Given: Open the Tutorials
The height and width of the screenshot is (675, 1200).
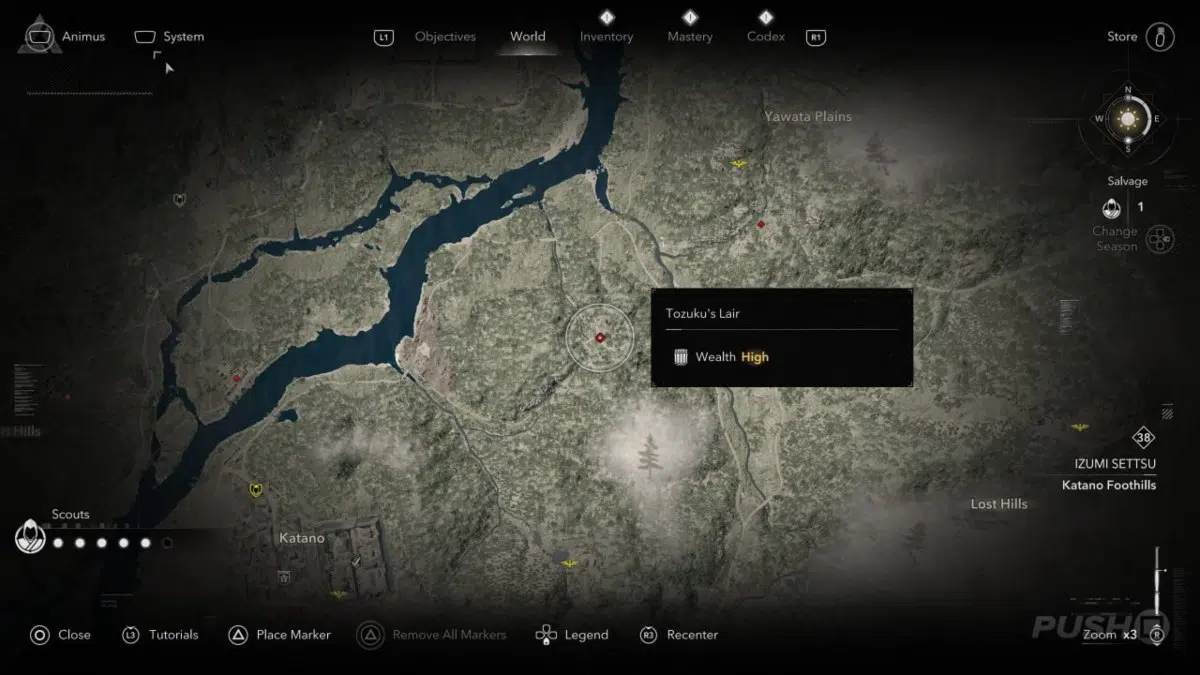Looking at the screenshot, I should pos(160,634).
